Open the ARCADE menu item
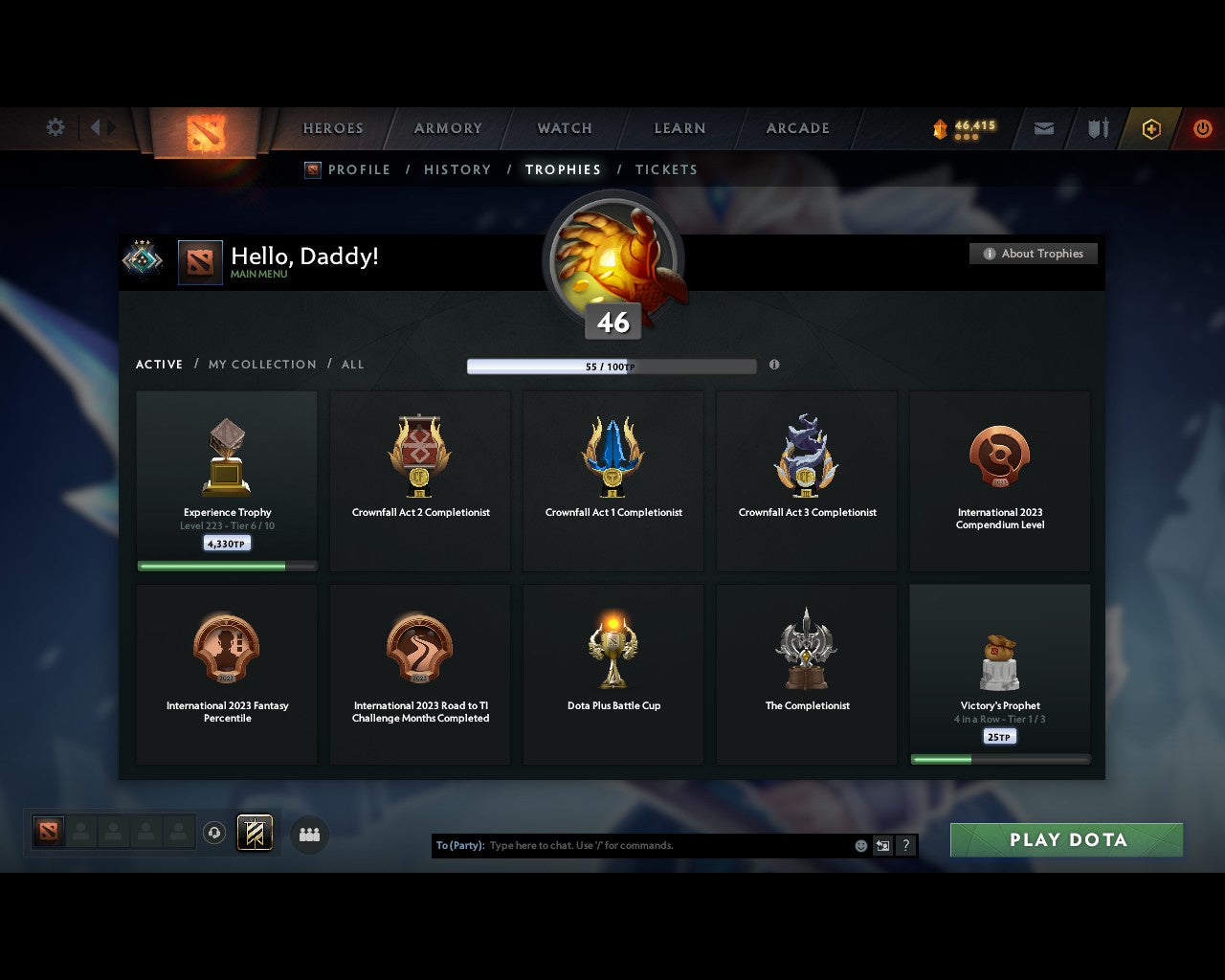1225x980 pixels. tap(796, 128)
